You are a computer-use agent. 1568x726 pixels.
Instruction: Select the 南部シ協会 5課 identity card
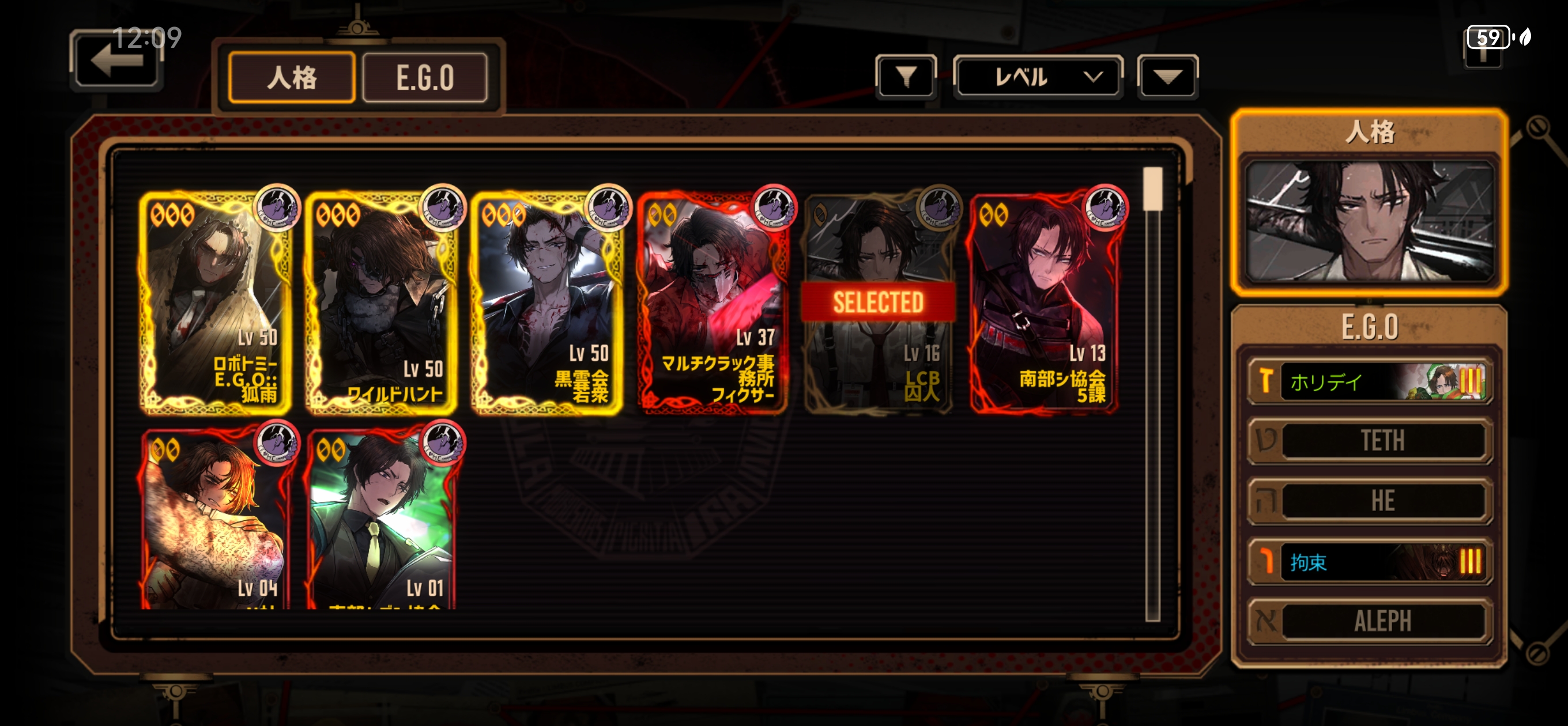point(1044,303)
